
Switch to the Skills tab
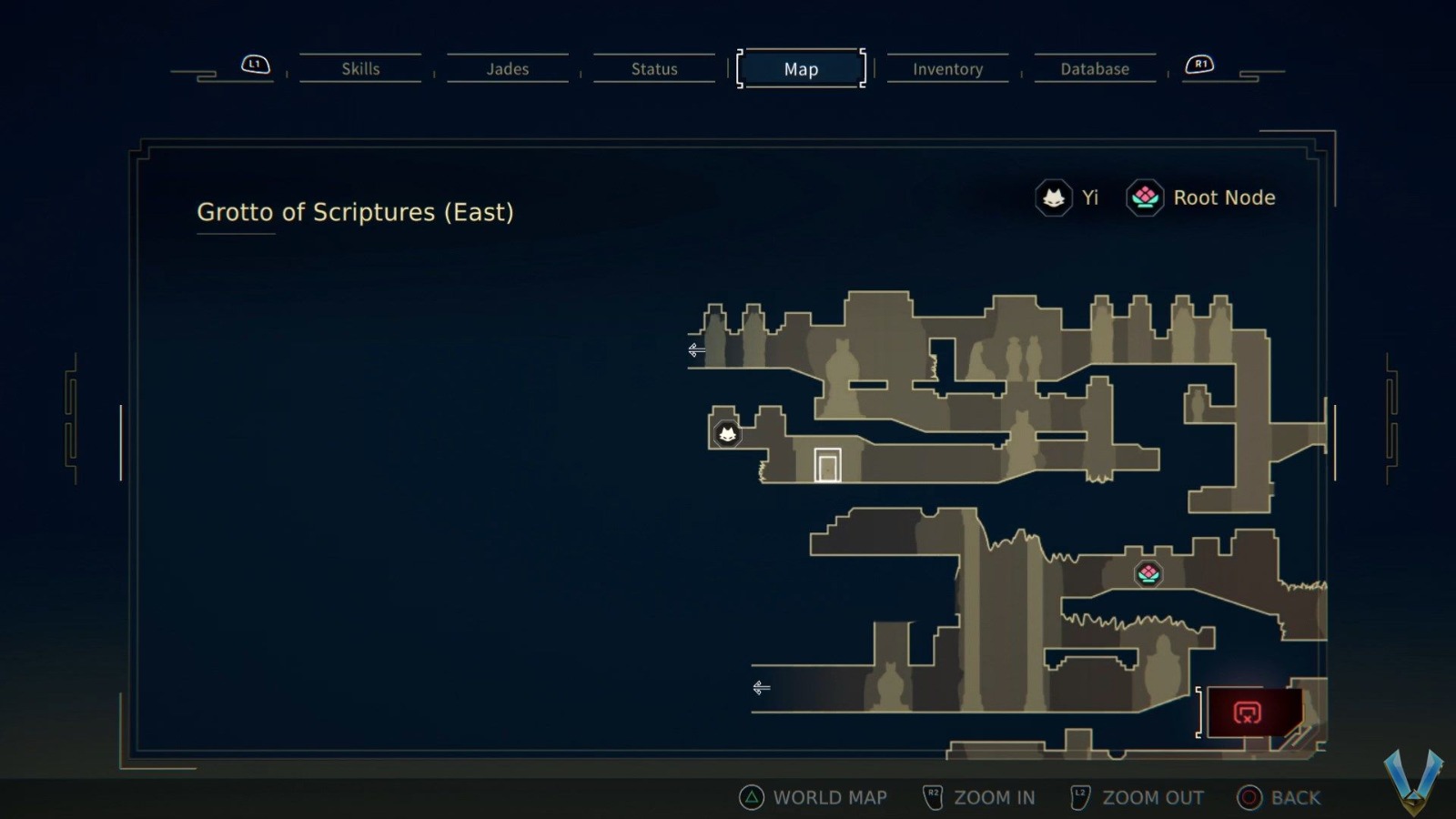tap(360, 68)
